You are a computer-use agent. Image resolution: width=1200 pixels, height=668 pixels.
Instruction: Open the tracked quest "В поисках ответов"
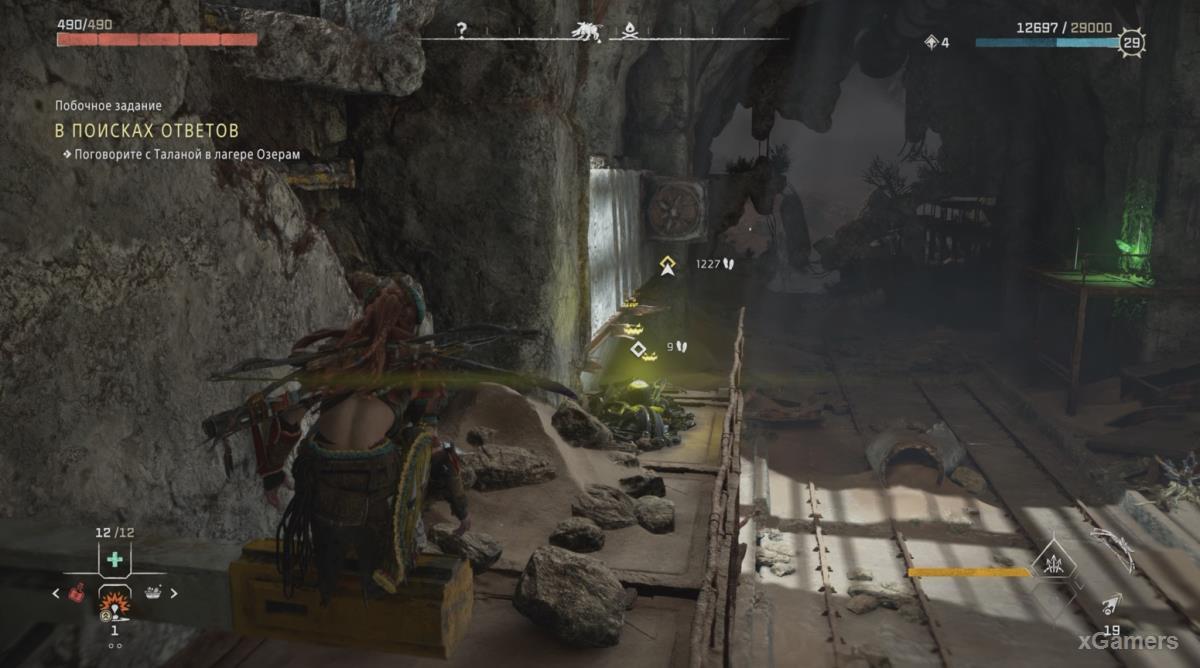146,131
